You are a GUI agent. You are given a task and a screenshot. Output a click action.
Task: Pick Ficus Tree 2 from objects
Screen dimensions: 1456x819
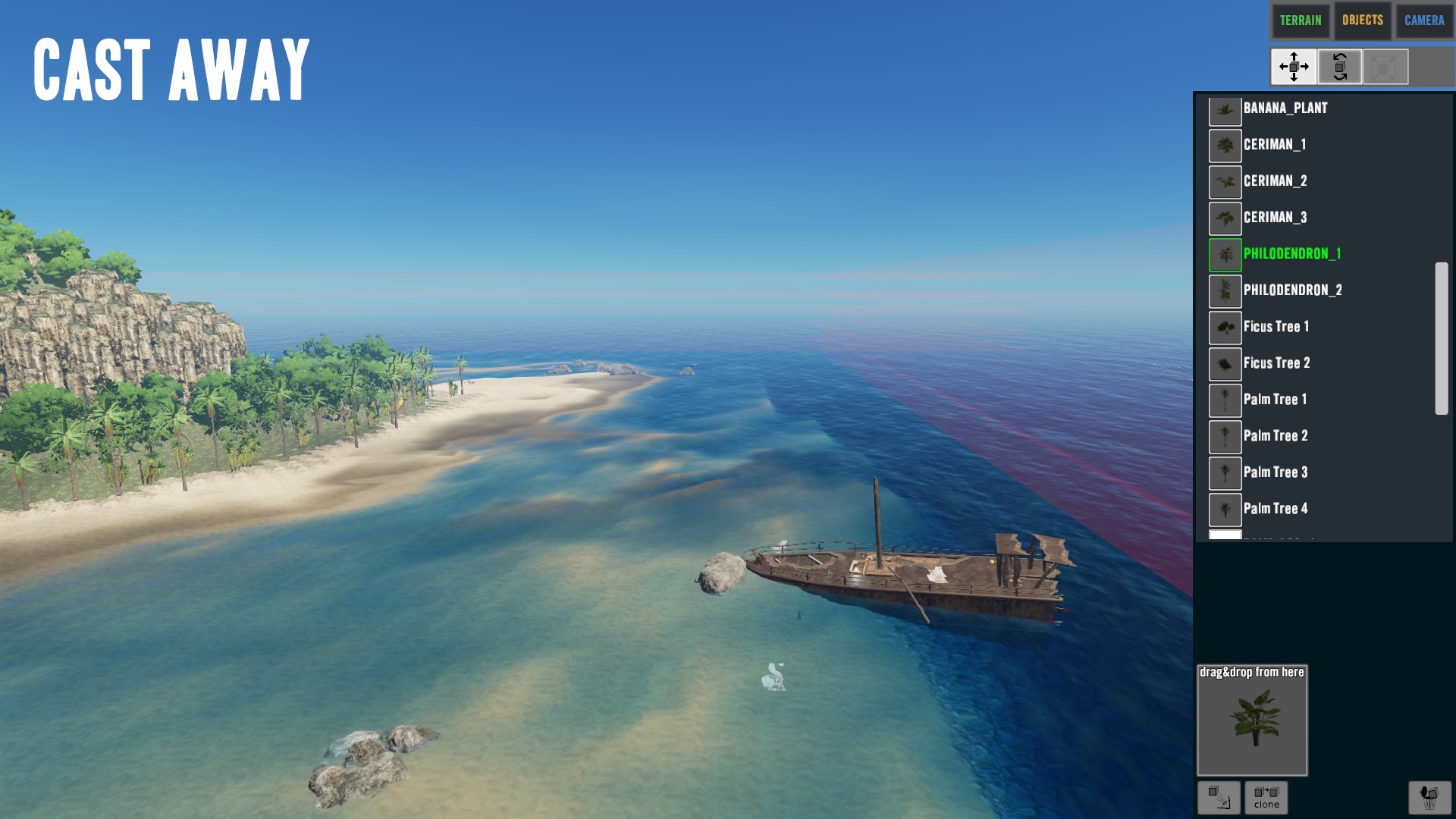(1276, 363)
